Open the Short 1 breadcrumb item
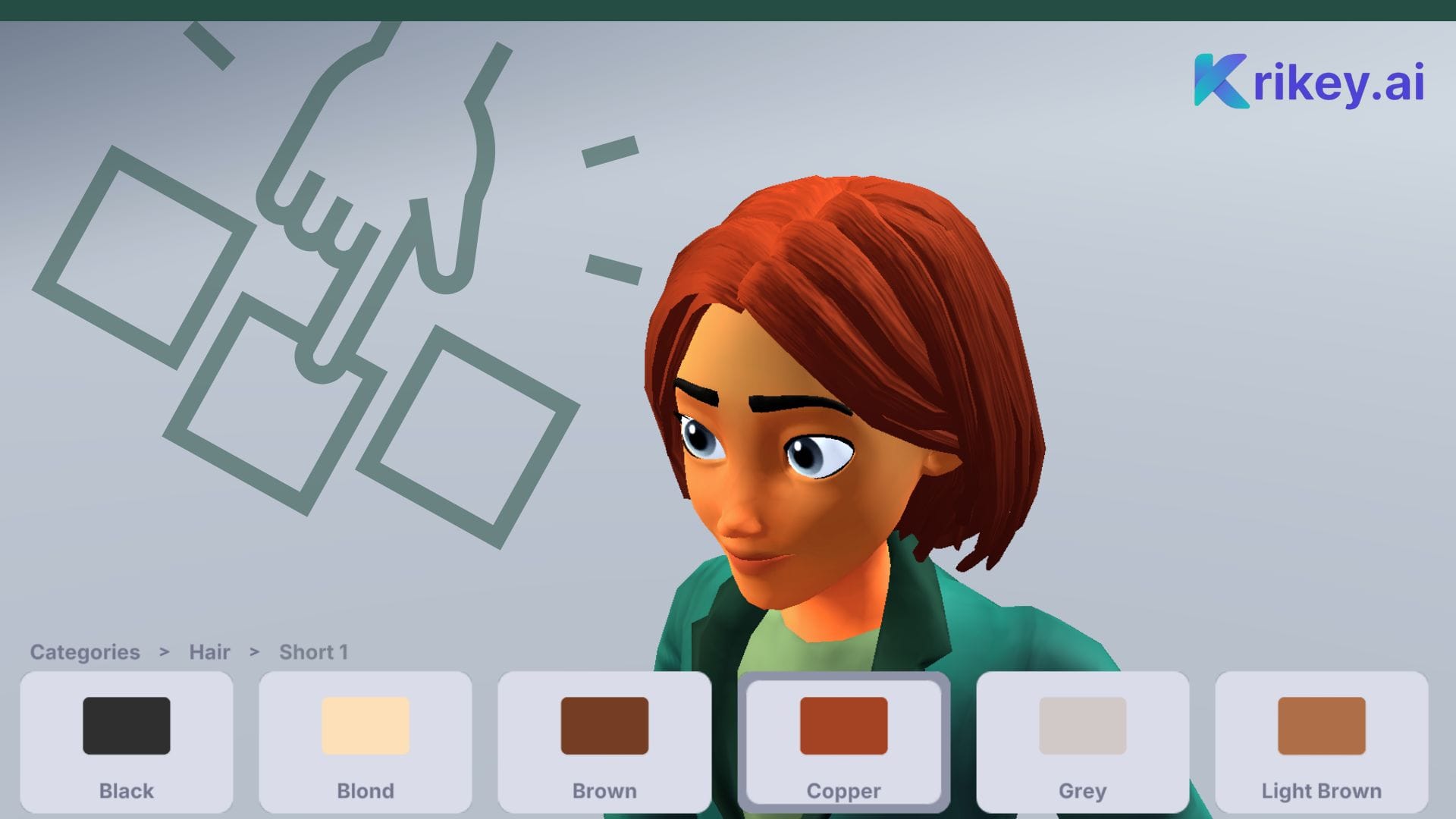Image resolution: width=1456 pixels, height=819 pixels. coord(314,651)
